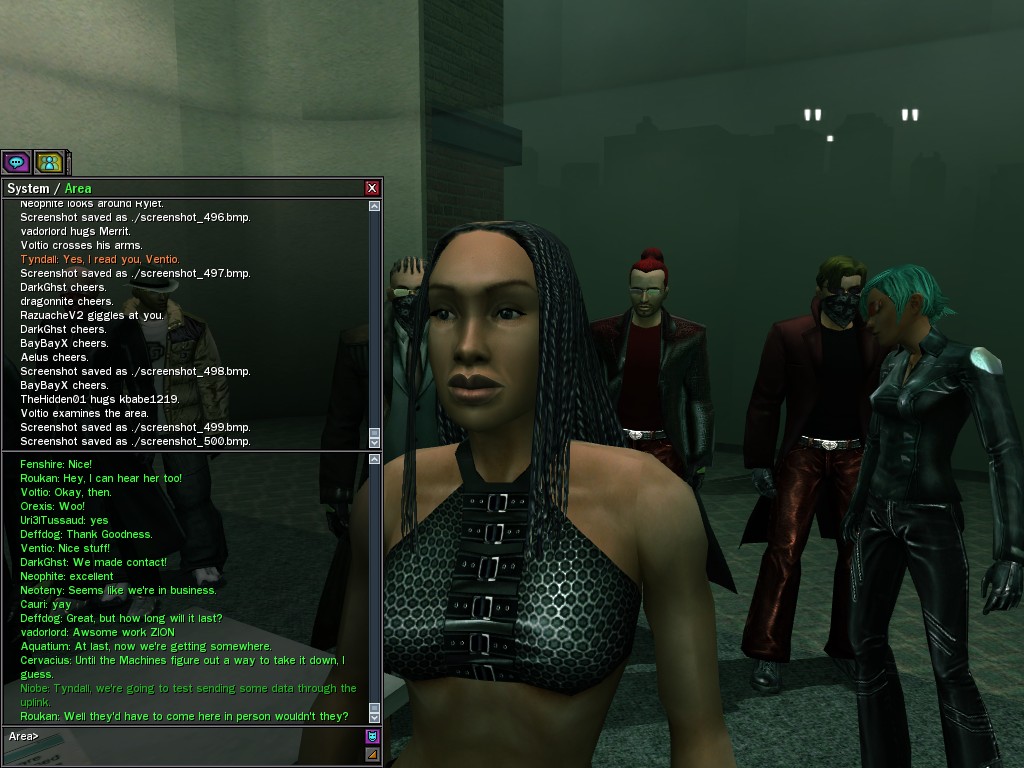Image resolution: width=1024 pixels, height=768 pixels.
Task: Switch to the yellow people group tab
Action: click(x=49, y=161)
